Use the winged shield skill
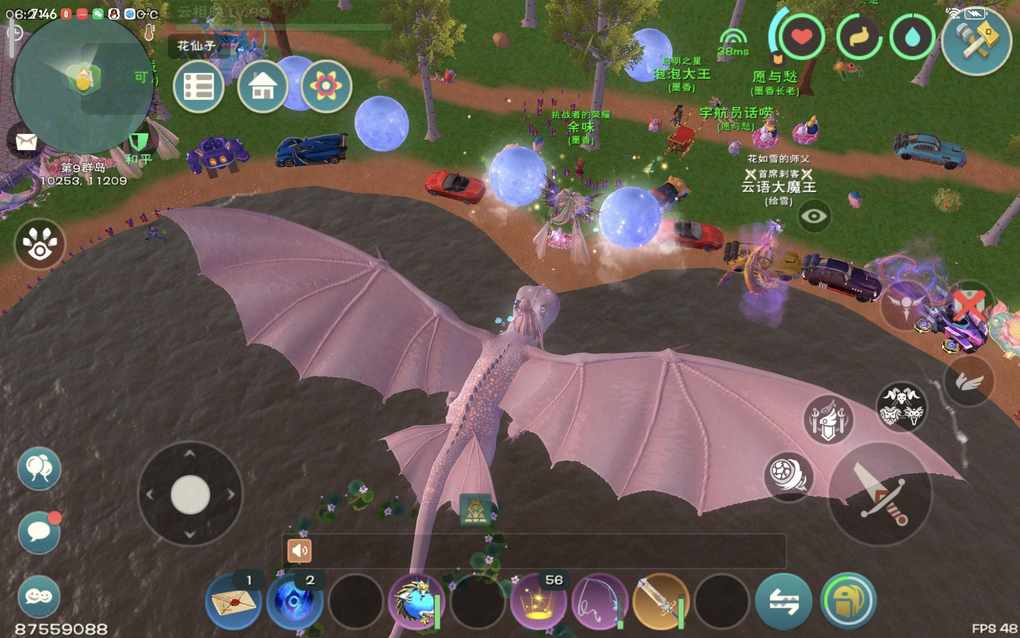 click(829, 420)
